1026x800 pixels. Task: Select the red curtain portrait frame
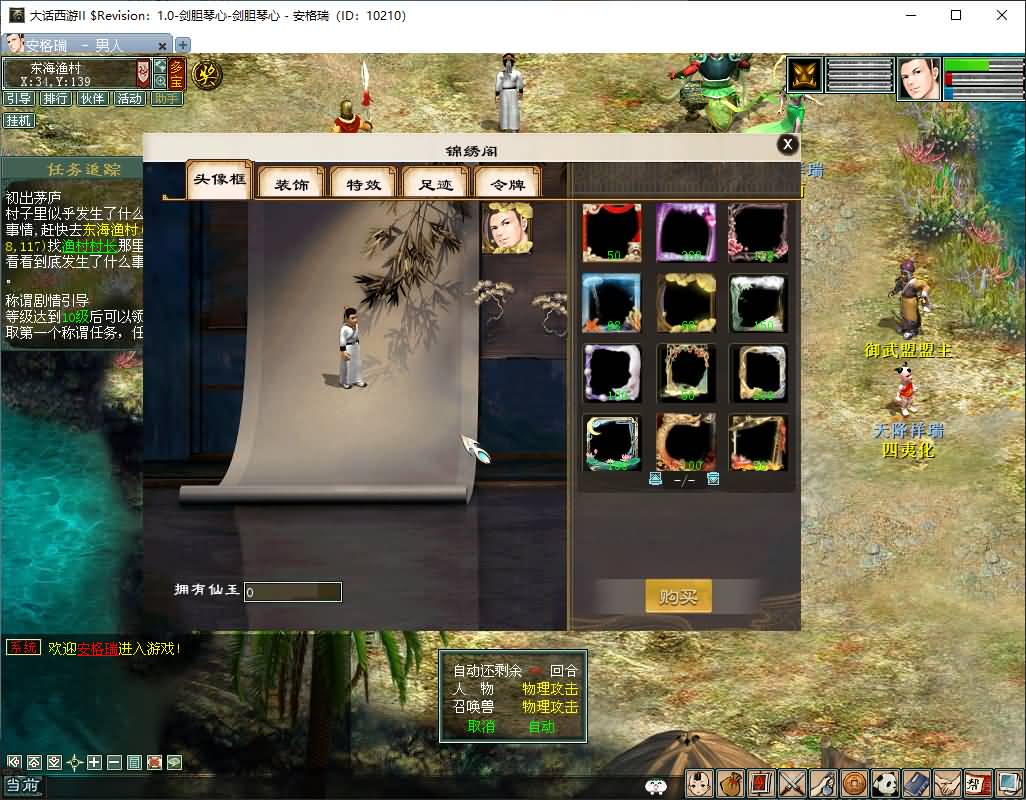612,233
